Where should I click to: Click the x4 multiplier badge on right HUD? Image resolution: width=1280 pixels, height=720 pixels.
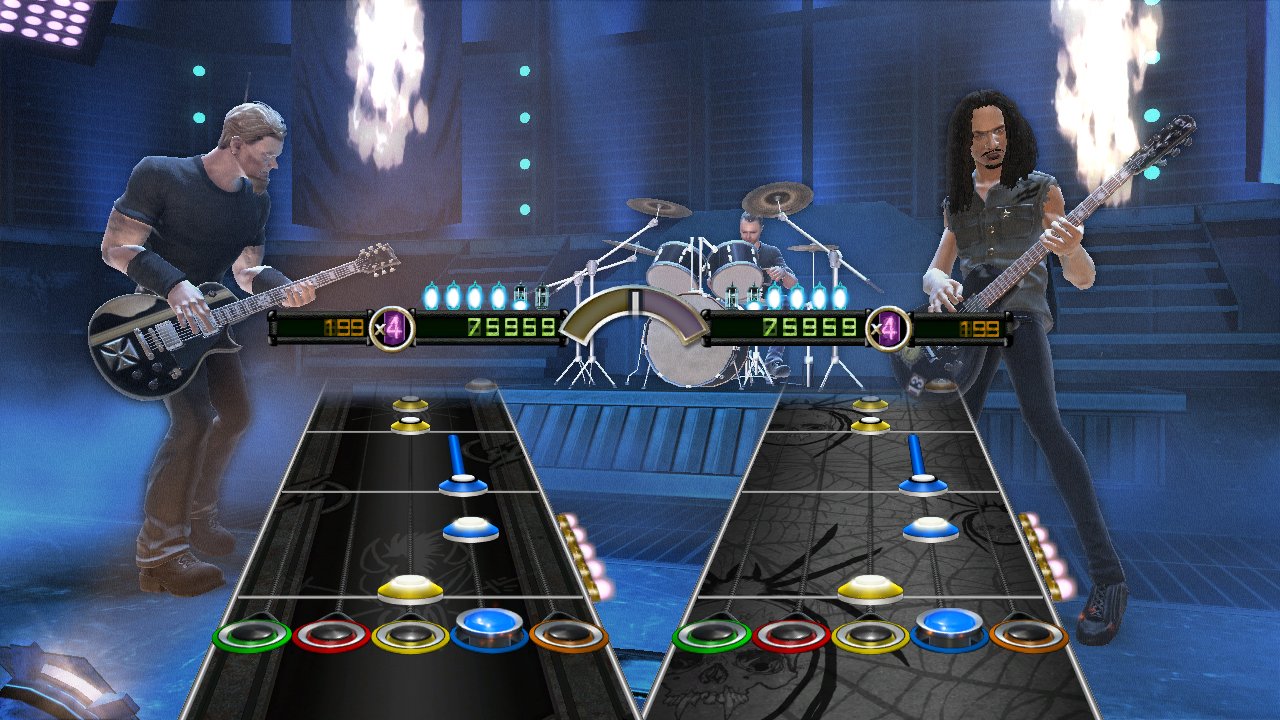(889, 326)
